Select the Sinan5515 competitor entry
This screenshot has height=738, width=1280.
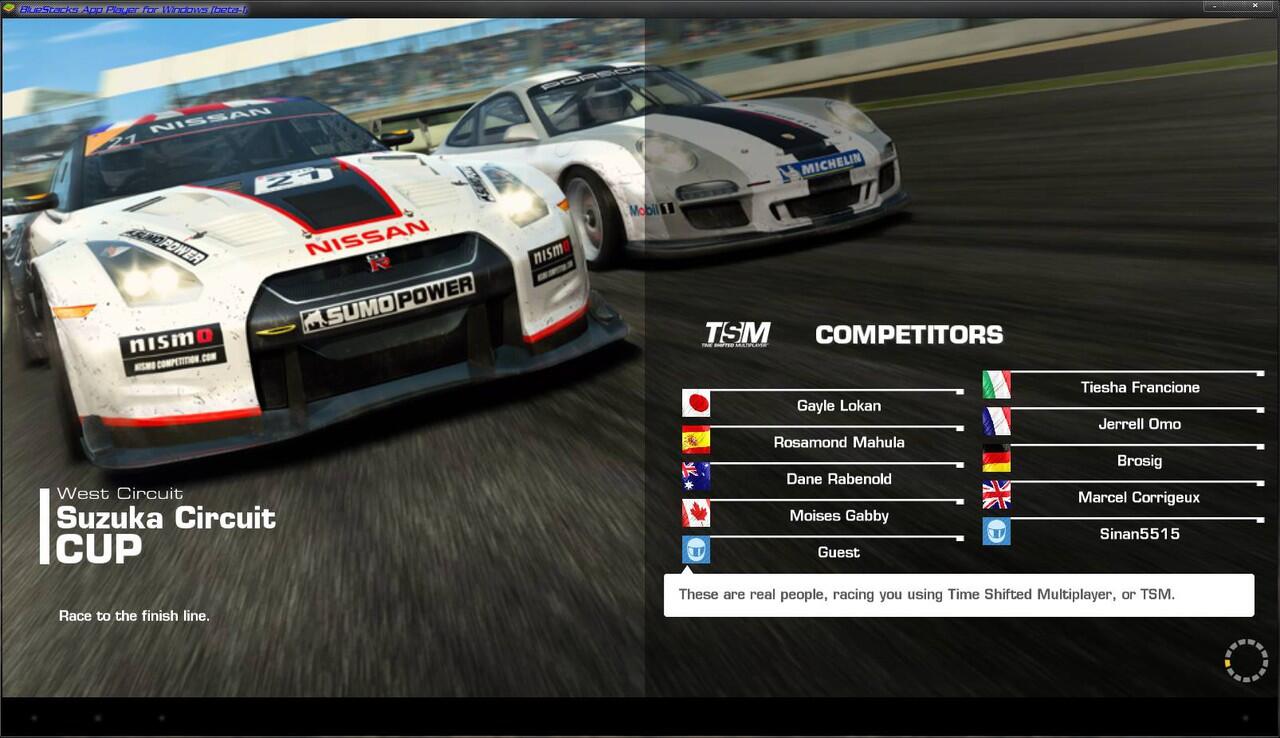1139,534
